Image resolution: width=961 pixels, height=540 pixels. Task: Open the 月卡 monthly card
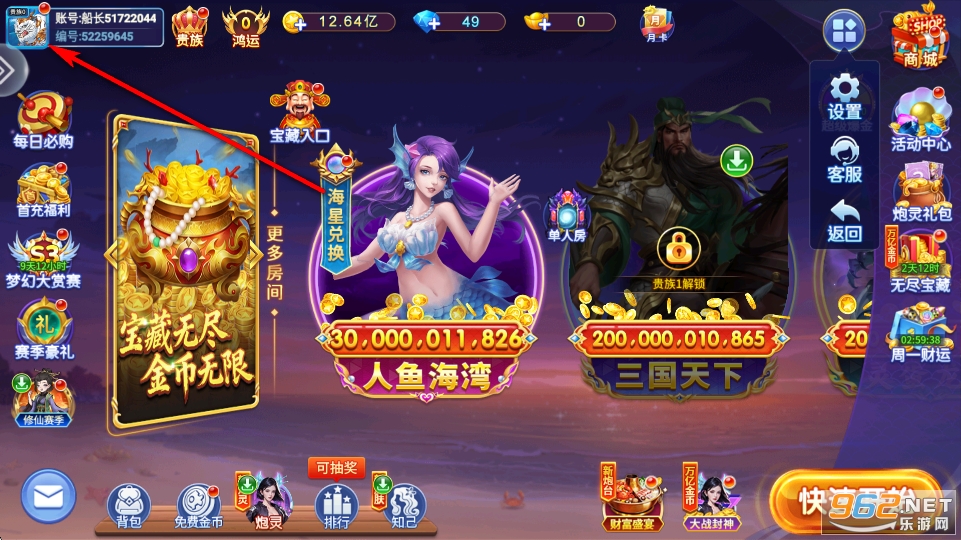656,24
